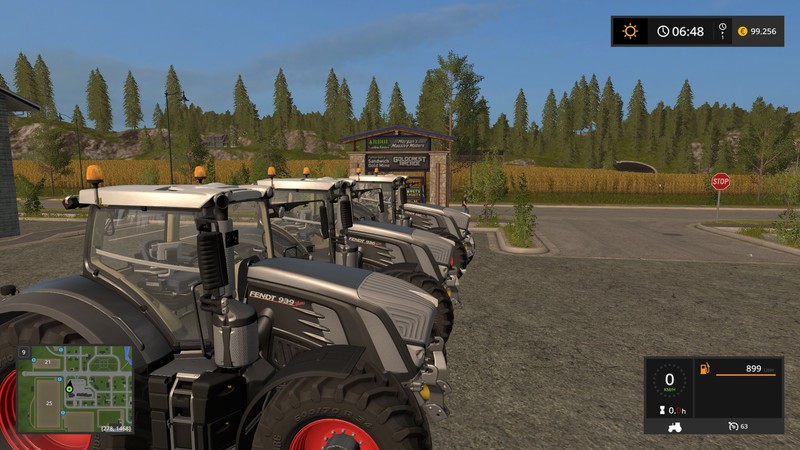Click the gold coin money icon

[742, 31]
